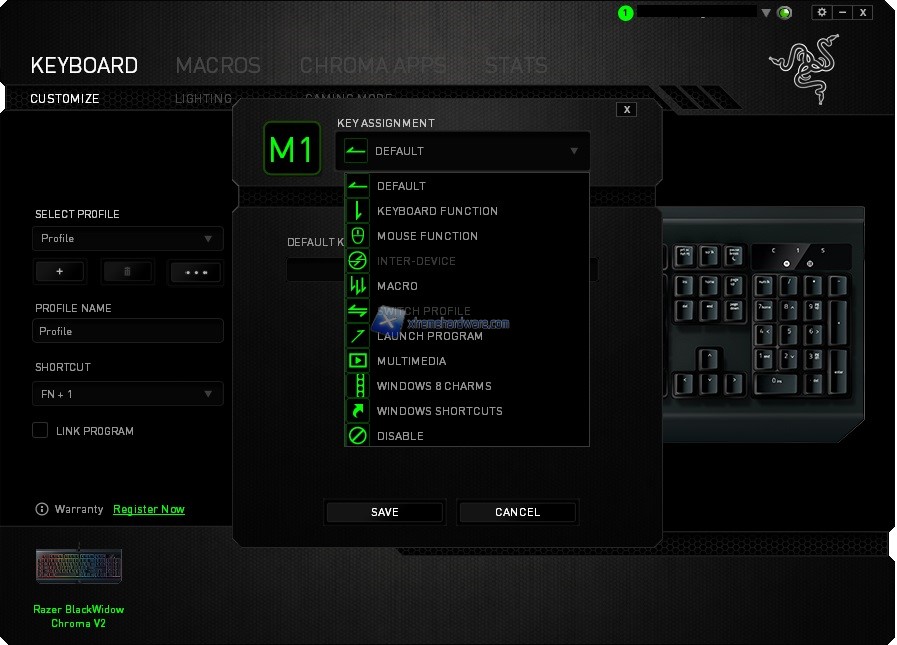Cancel the key assignment dialog
Image resolution: width=897 pixels, height=645 pixels.
[517, 512]
